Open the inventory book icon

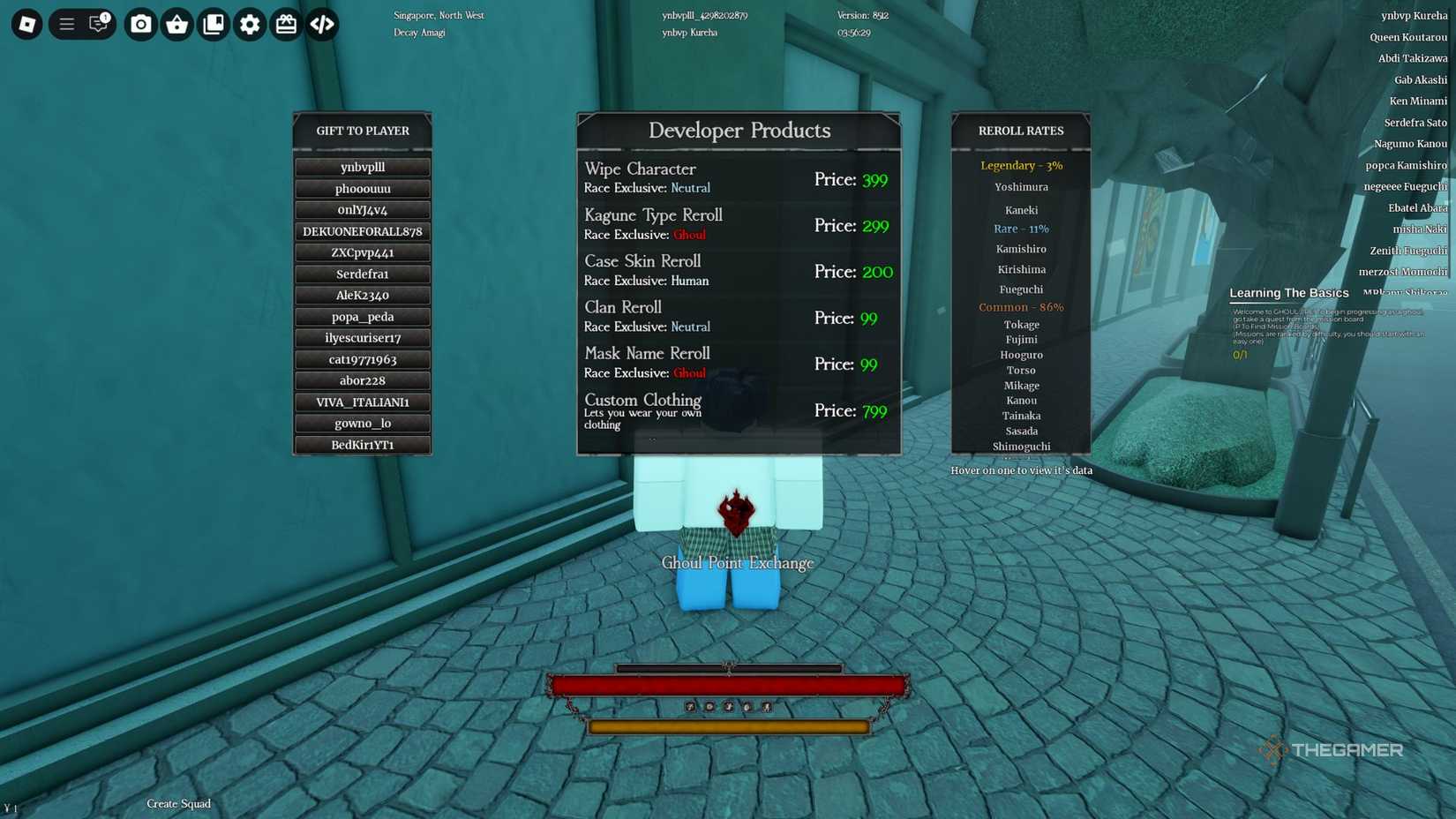tap(213, 24)
